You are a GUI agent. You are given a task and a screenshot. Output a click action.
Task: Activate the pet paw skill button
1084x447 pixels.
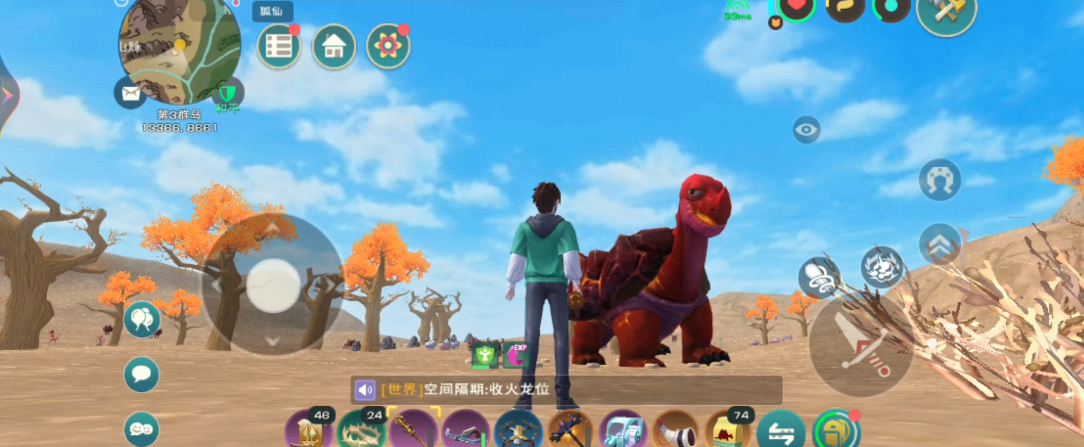click(x=882, y=267)
